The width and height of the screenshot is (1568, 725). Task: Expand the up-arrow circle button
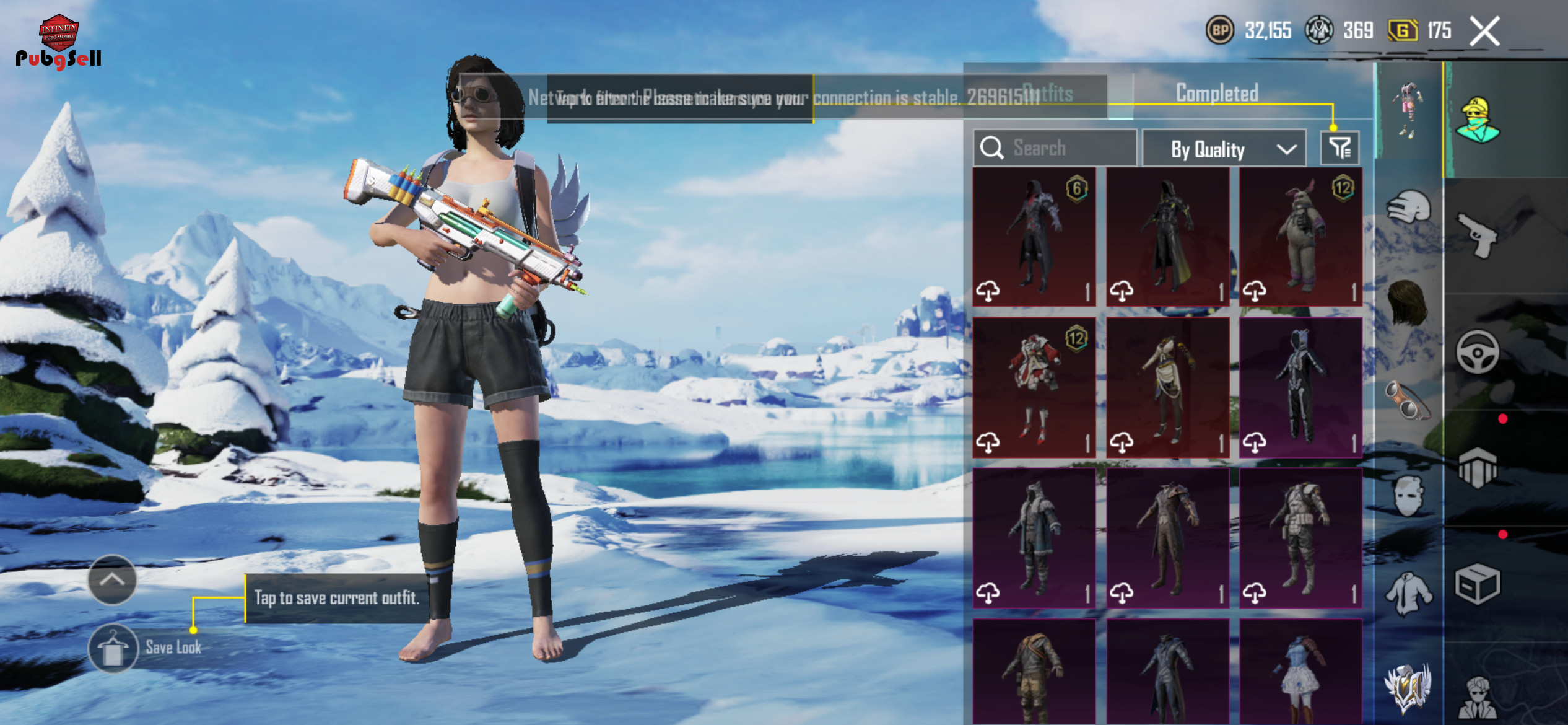click(x=112, y=580)
